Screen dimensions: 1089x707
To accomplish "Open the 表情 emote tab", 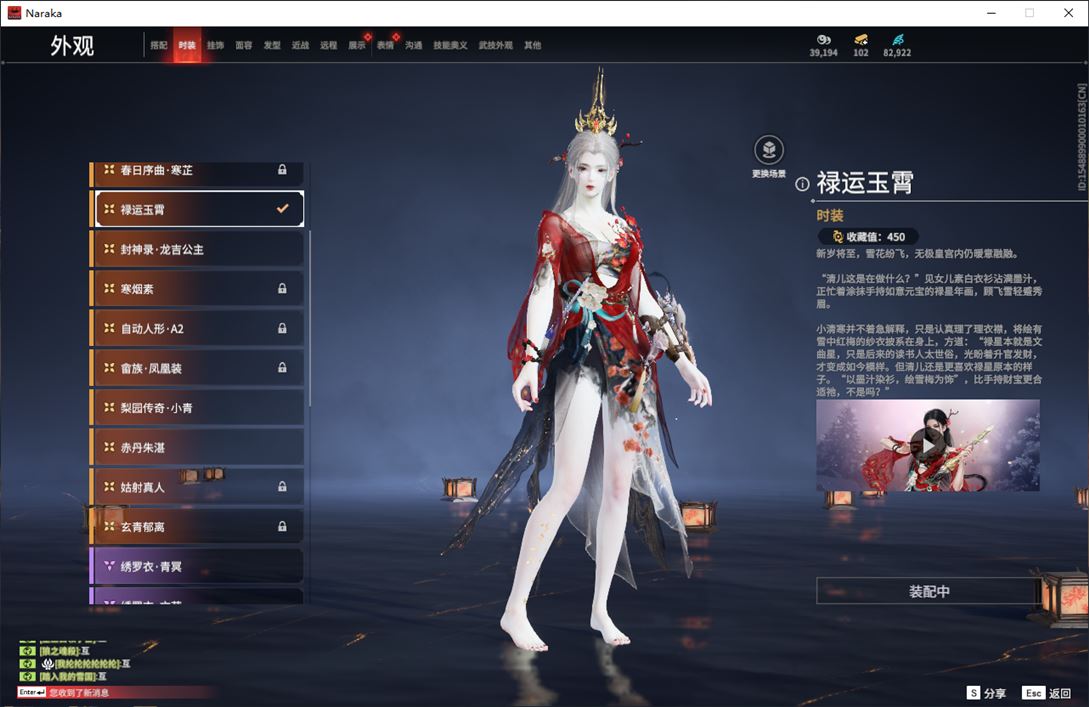I will (x=385, y=46).
